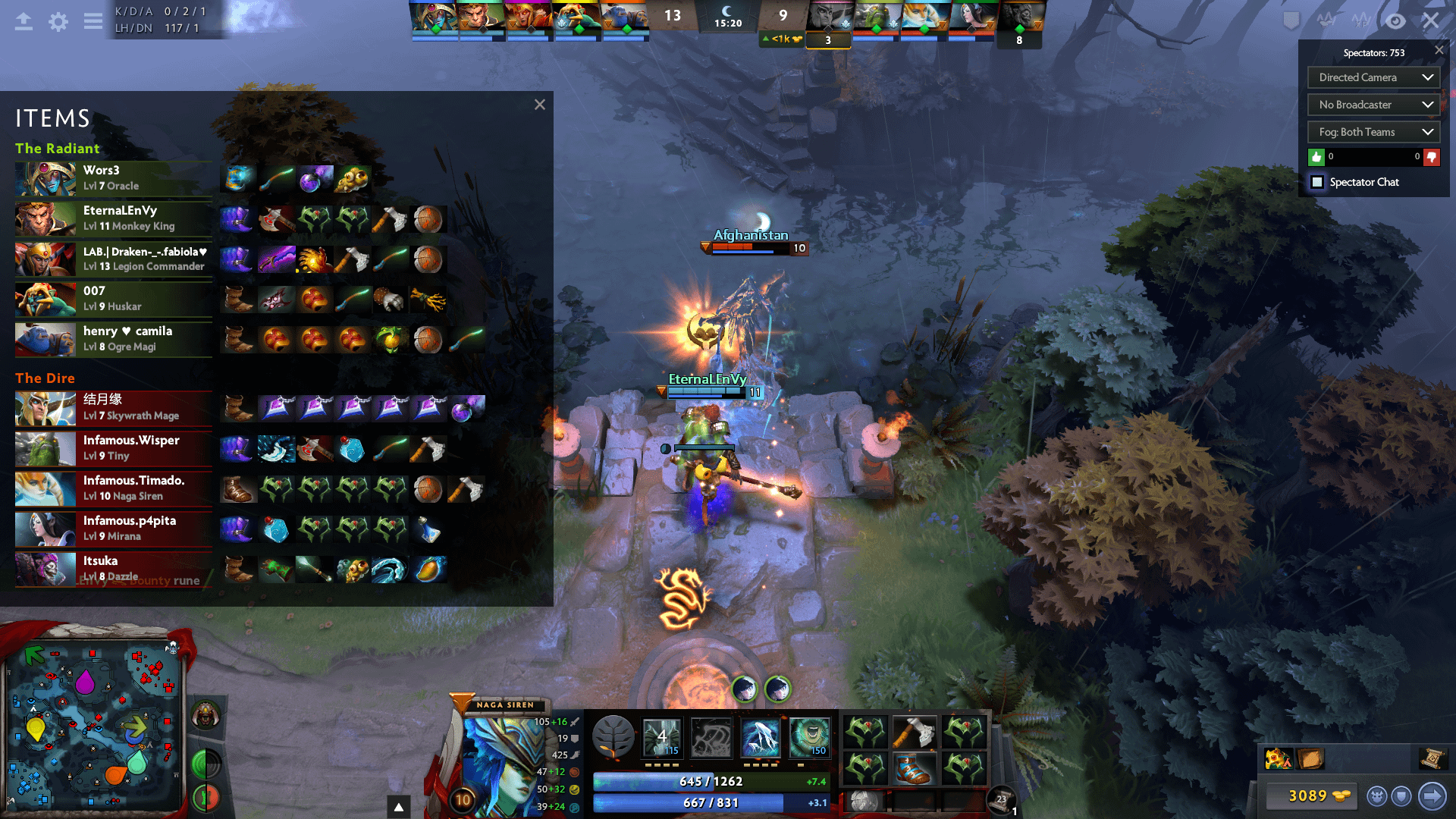
Task: Open the No Broadcaster dropdown
Action: coord(1373,105)
